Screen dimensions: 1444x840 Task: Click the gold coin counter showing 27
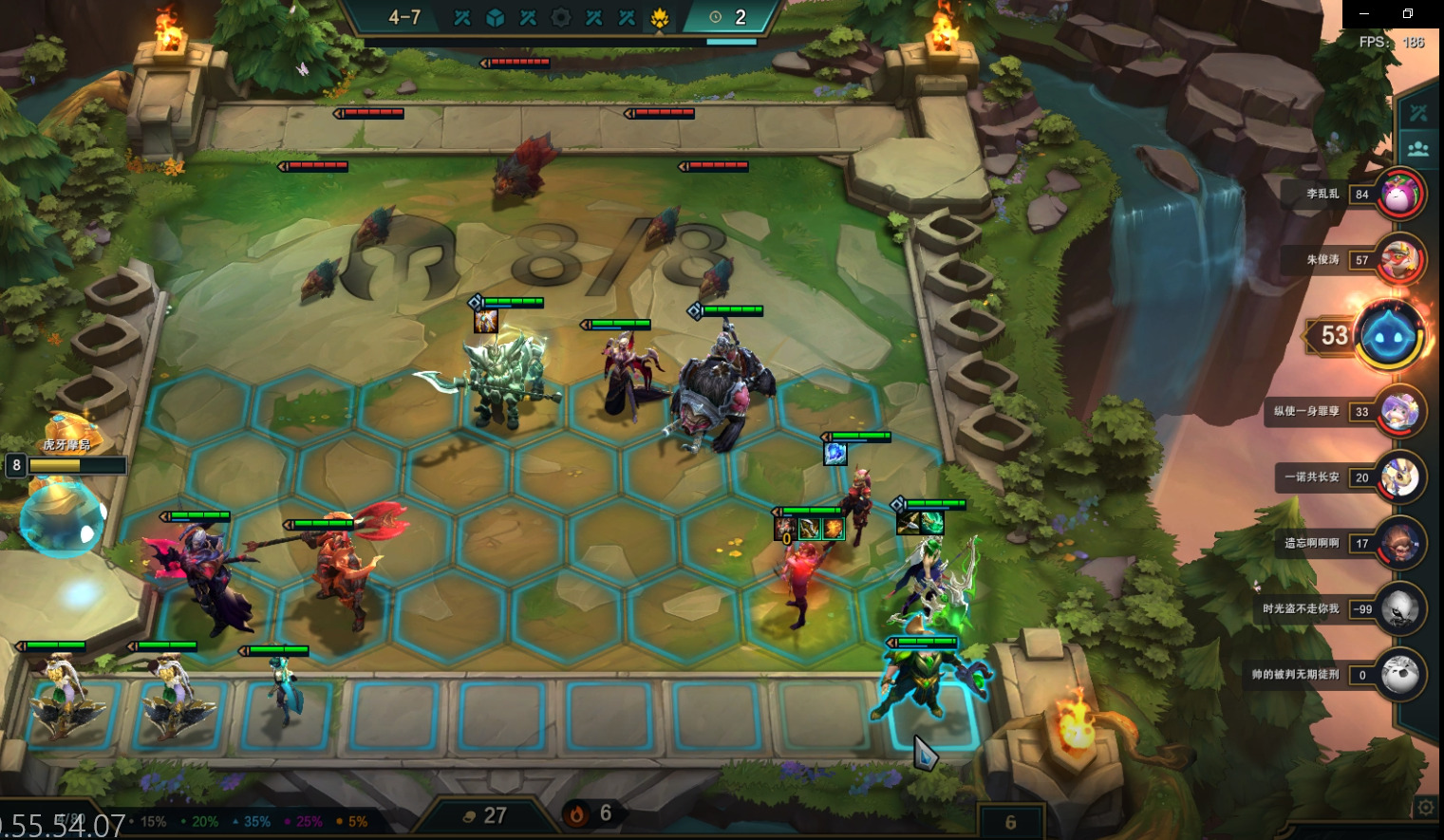tap(485, 815)
